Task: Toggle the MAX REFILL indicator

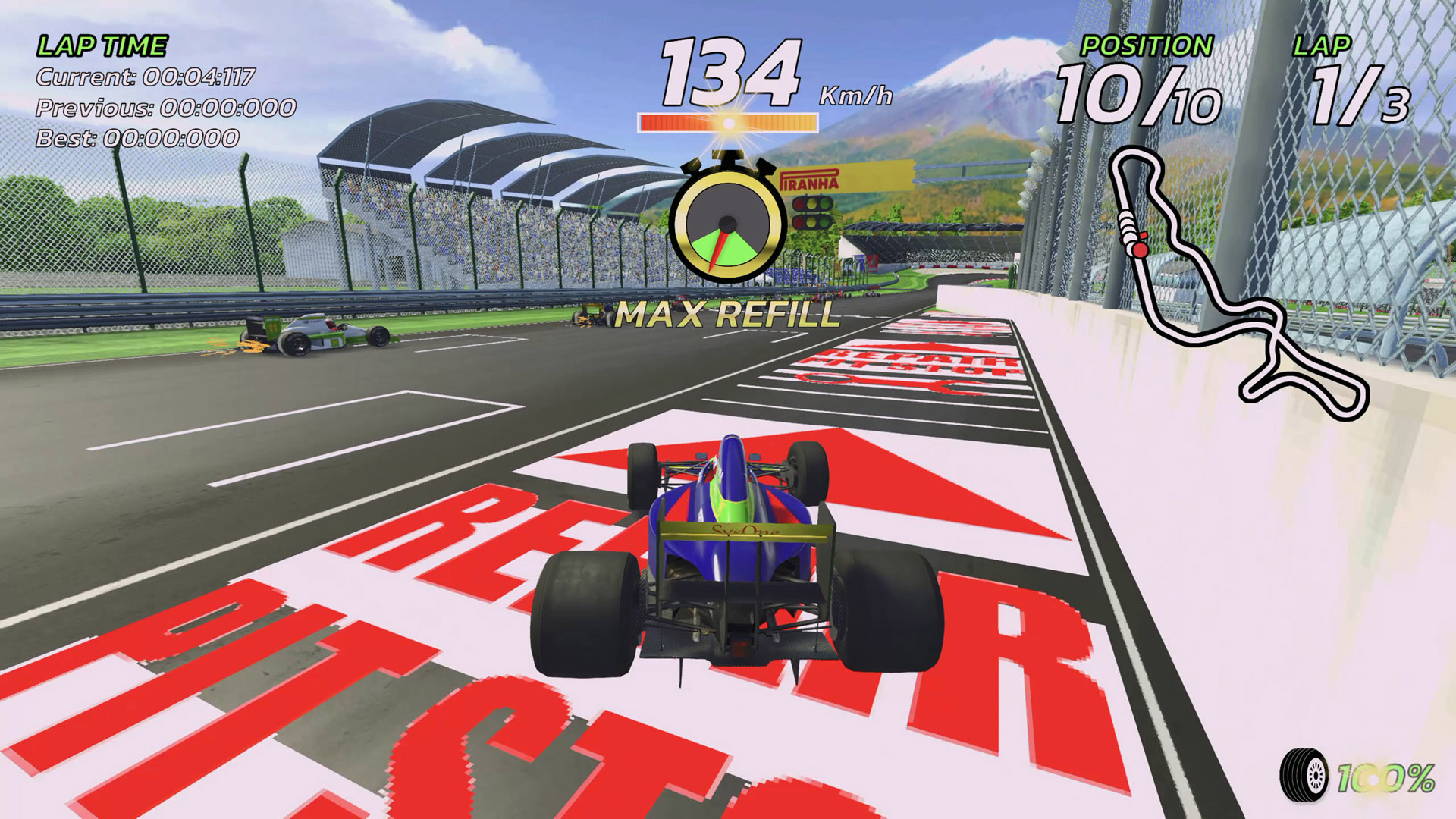Action: point(726,311)
